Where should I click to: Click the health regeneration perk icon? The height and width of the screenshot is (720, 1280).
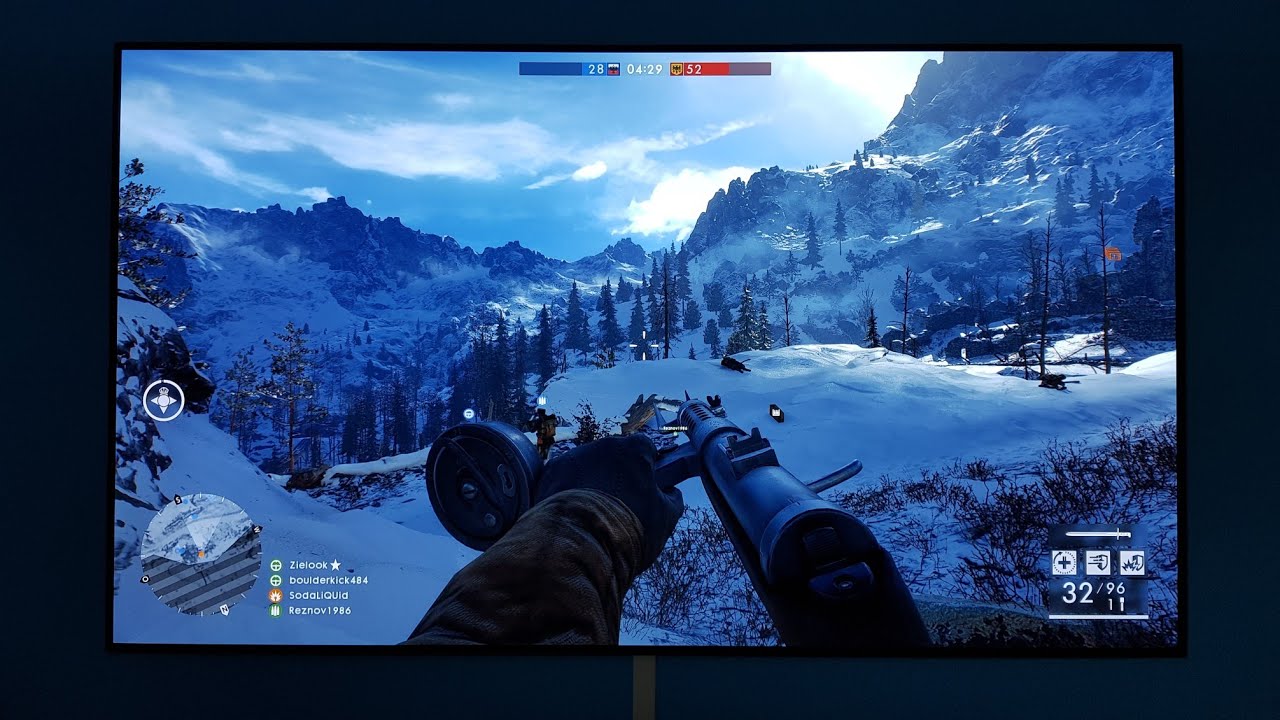(x=1064, y=563)
